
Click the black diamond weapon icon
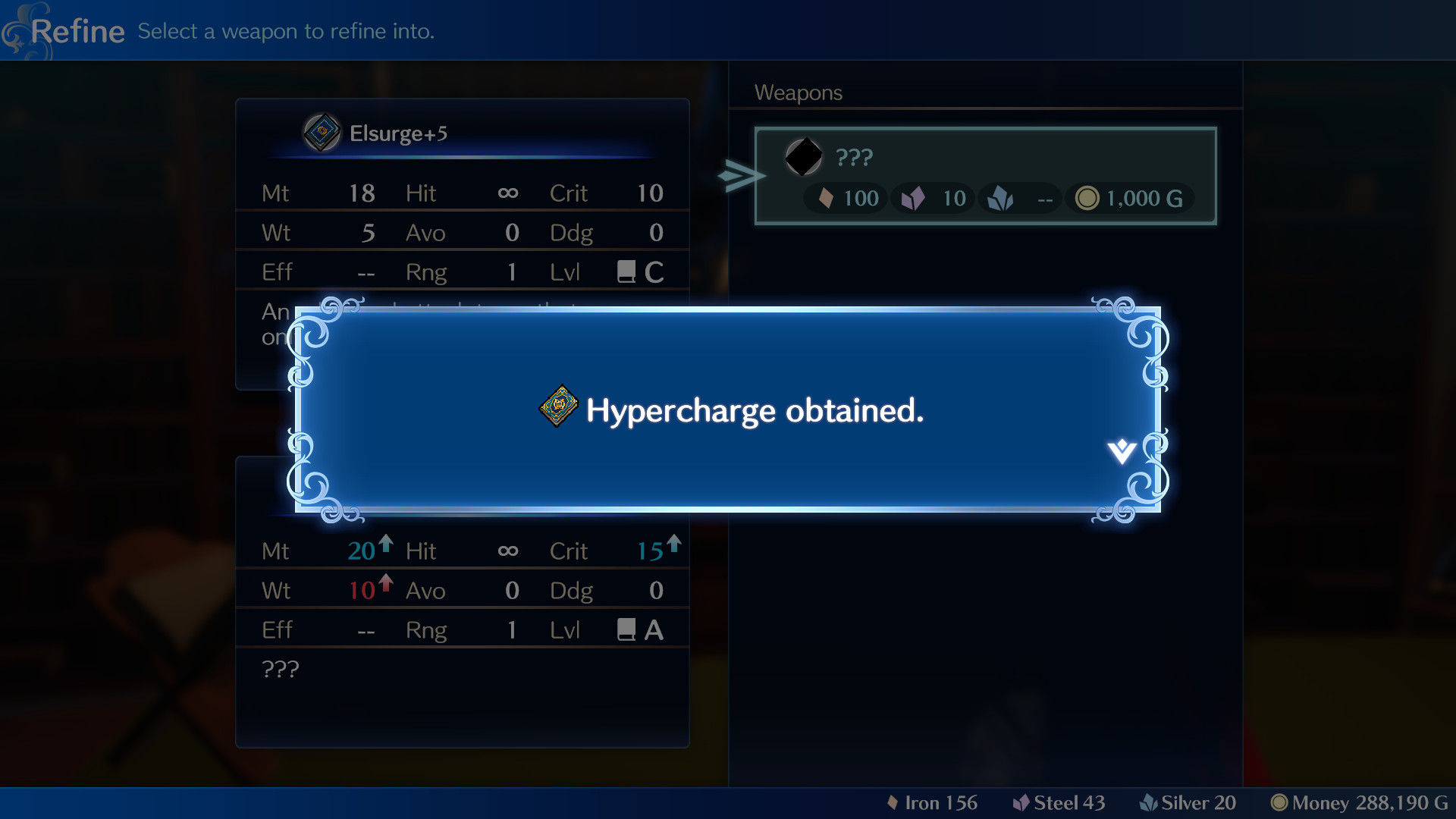pos(804,157)
